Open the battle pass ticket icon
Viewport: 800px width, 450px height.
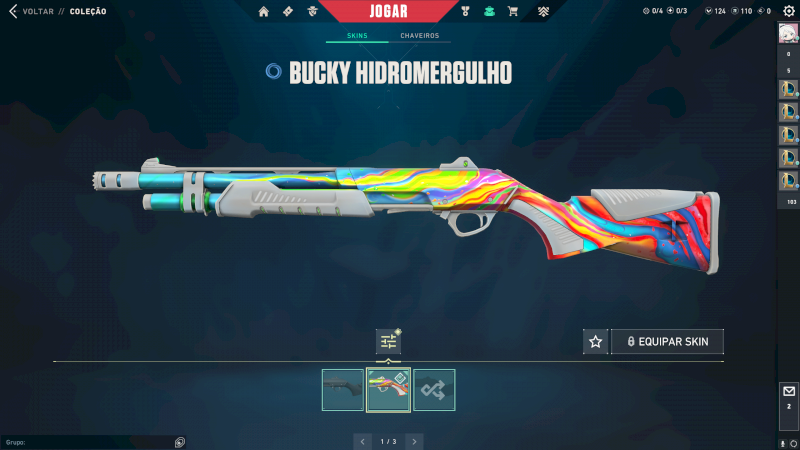(x=288, y=12)
